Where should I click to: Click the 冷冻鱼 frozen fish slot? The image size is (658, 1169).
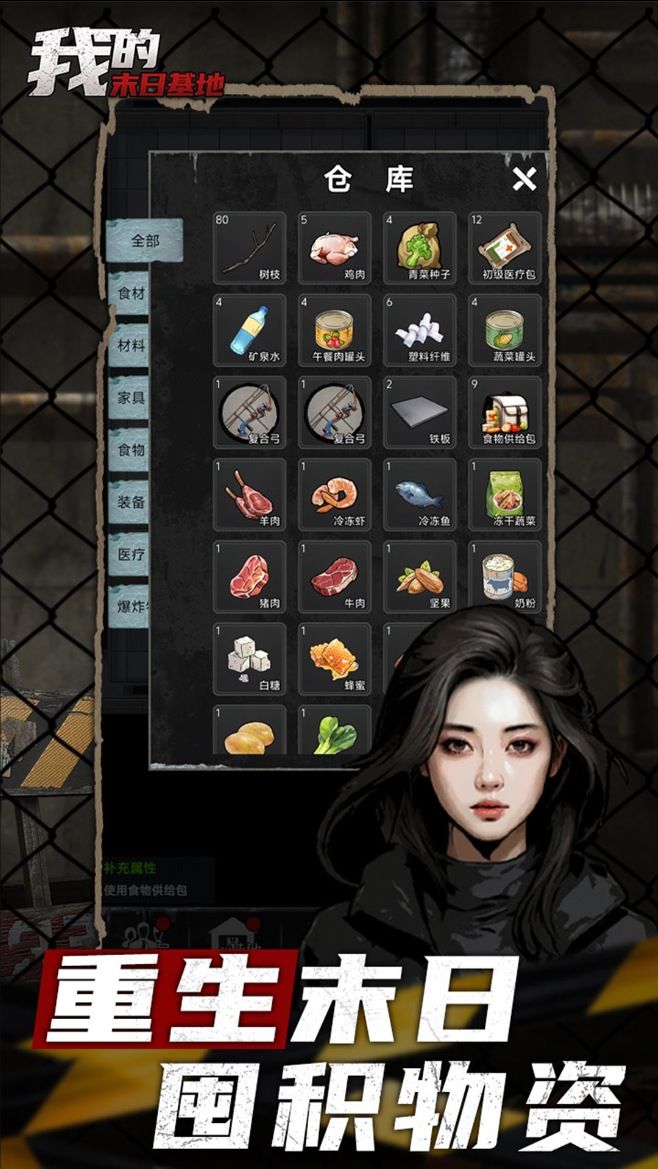pyautogui.click(x=420, y=495)
